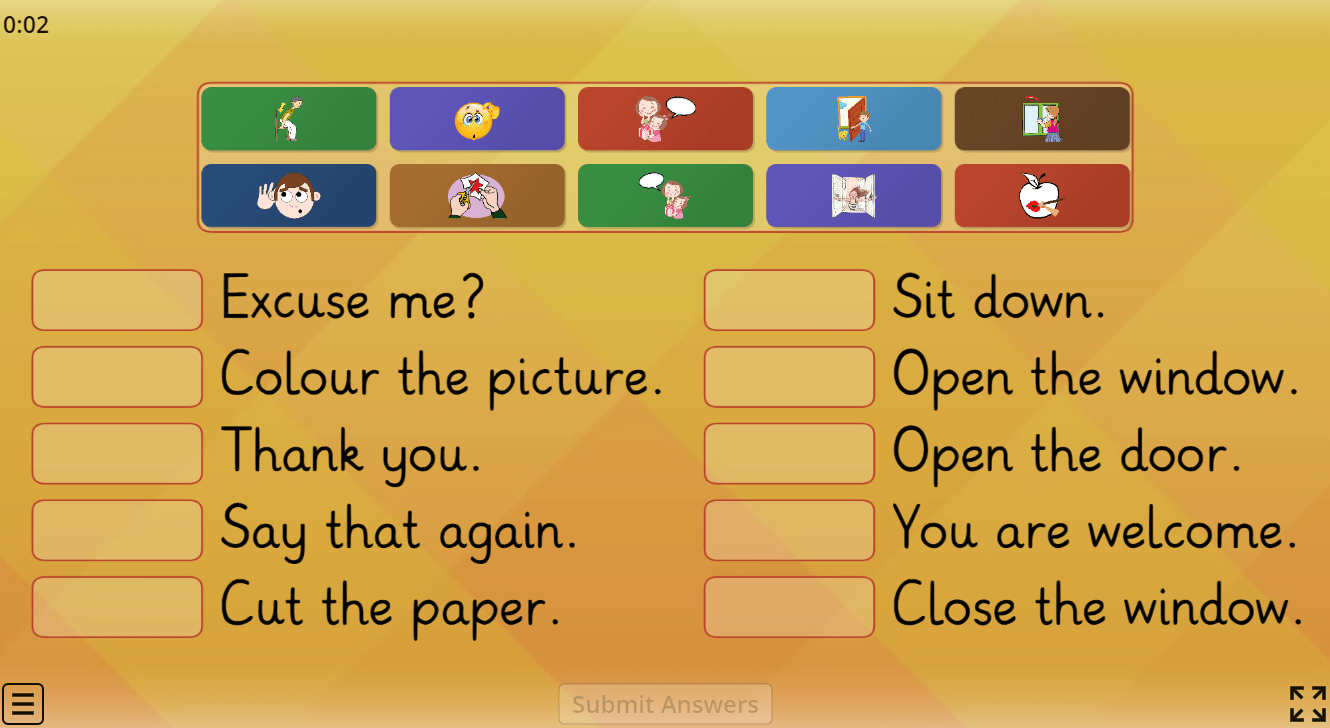Viewport: 1330px width, 728px height.
Task: Click the green tile with speech bubble
Action: click(x=665, y=196)
